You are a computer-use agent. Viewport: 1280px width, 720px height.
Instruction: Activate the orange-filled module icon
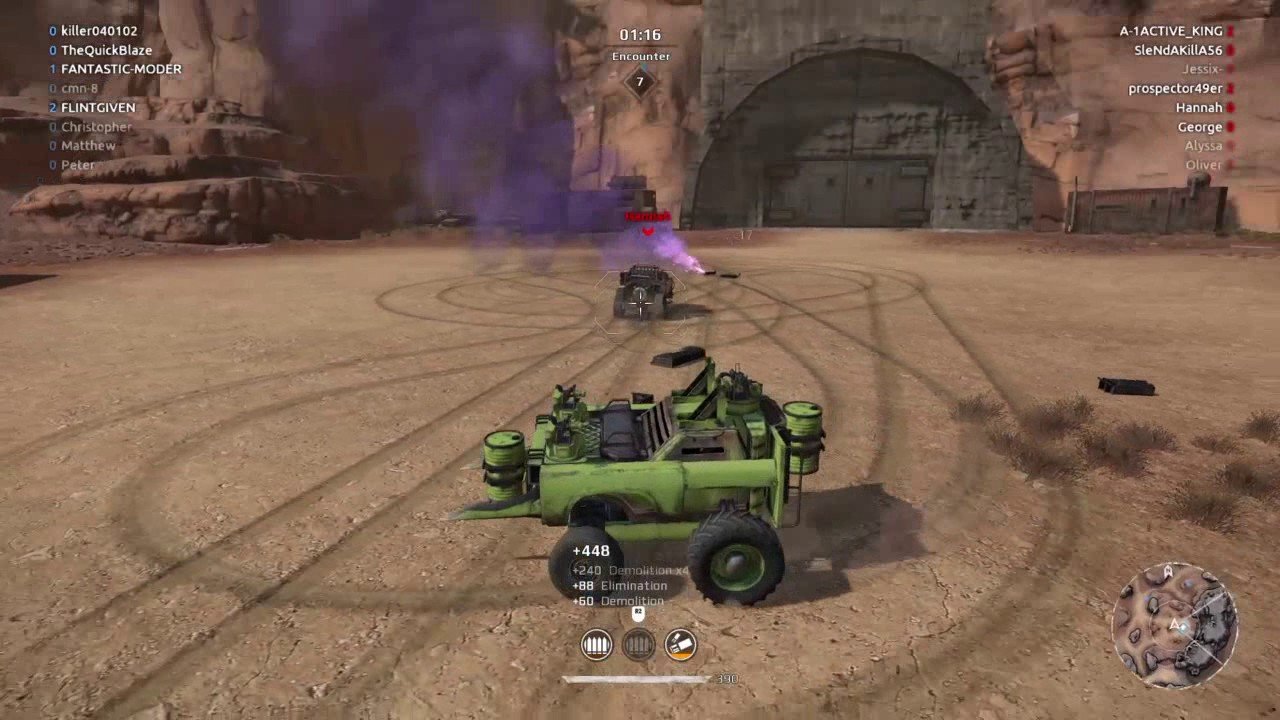[681, 645]
